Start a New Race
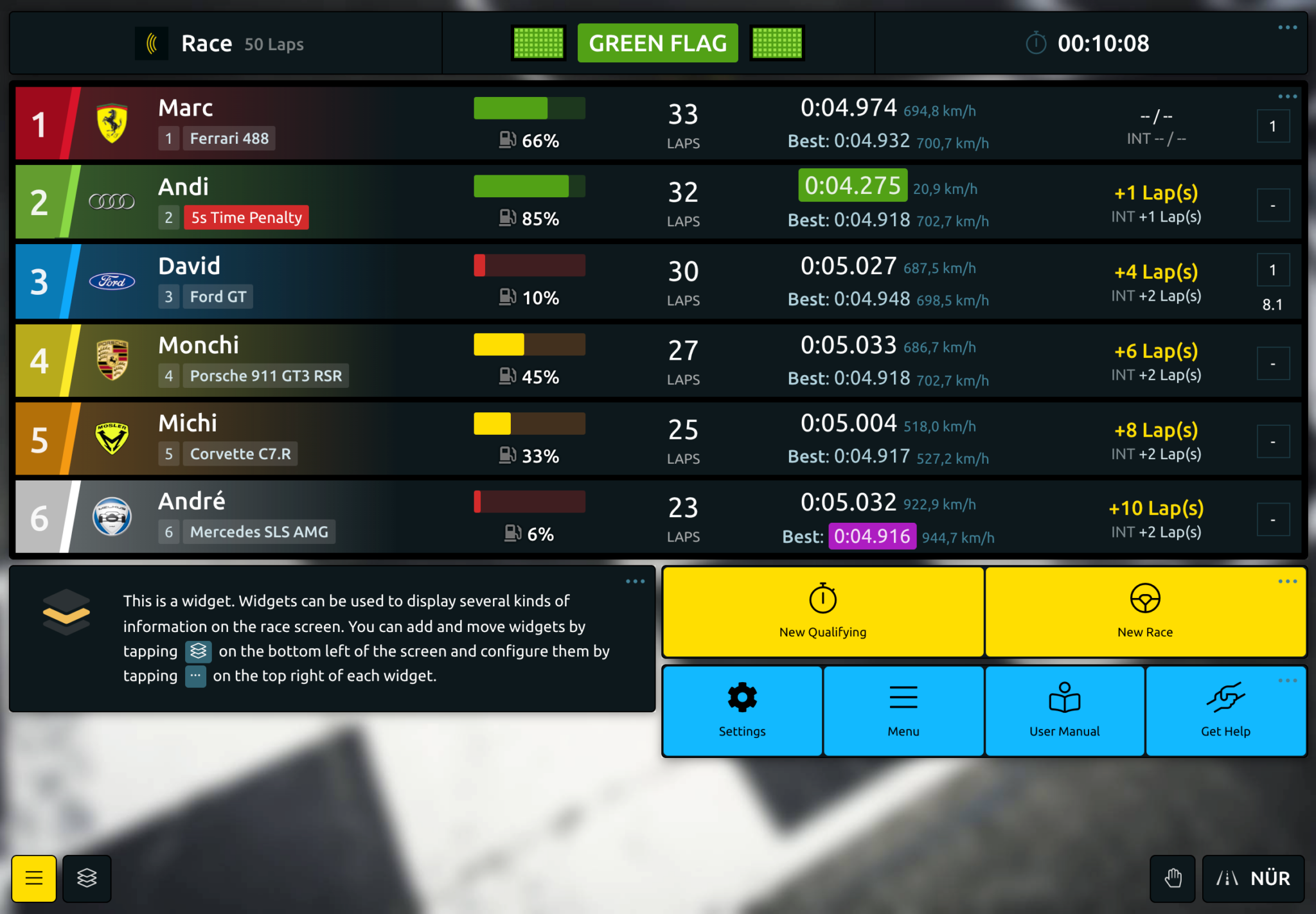Viewport: 1316px width, 914px height. click(x=1145, y=610)
